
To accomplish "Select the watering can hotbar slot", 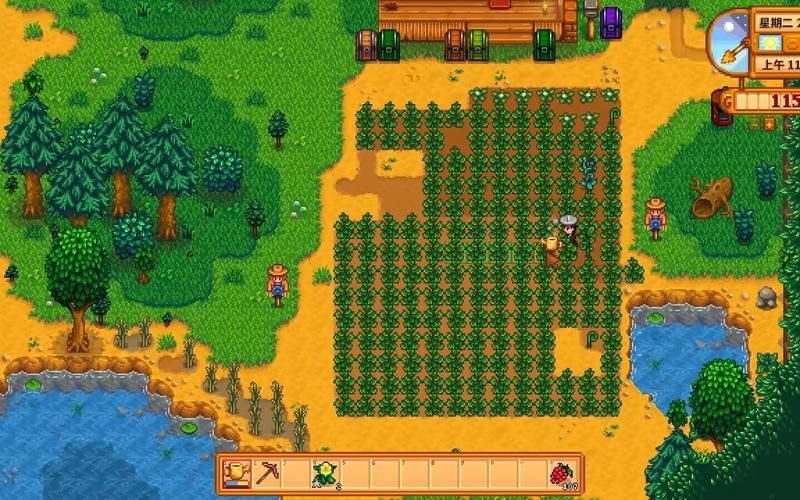I will tap(237, 473).
